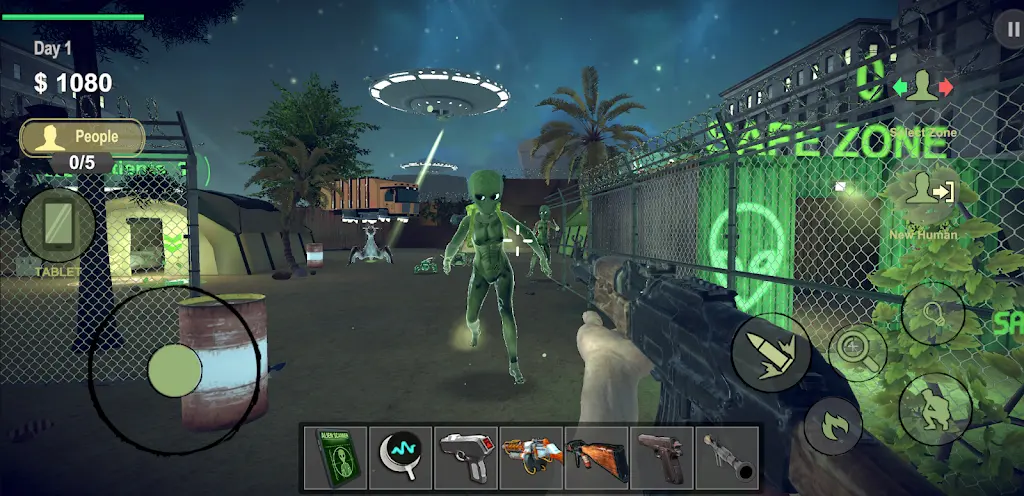Equip the waveform scanner device slot
This screenshot has width=1024, height=496.
(x=399, y=457)
